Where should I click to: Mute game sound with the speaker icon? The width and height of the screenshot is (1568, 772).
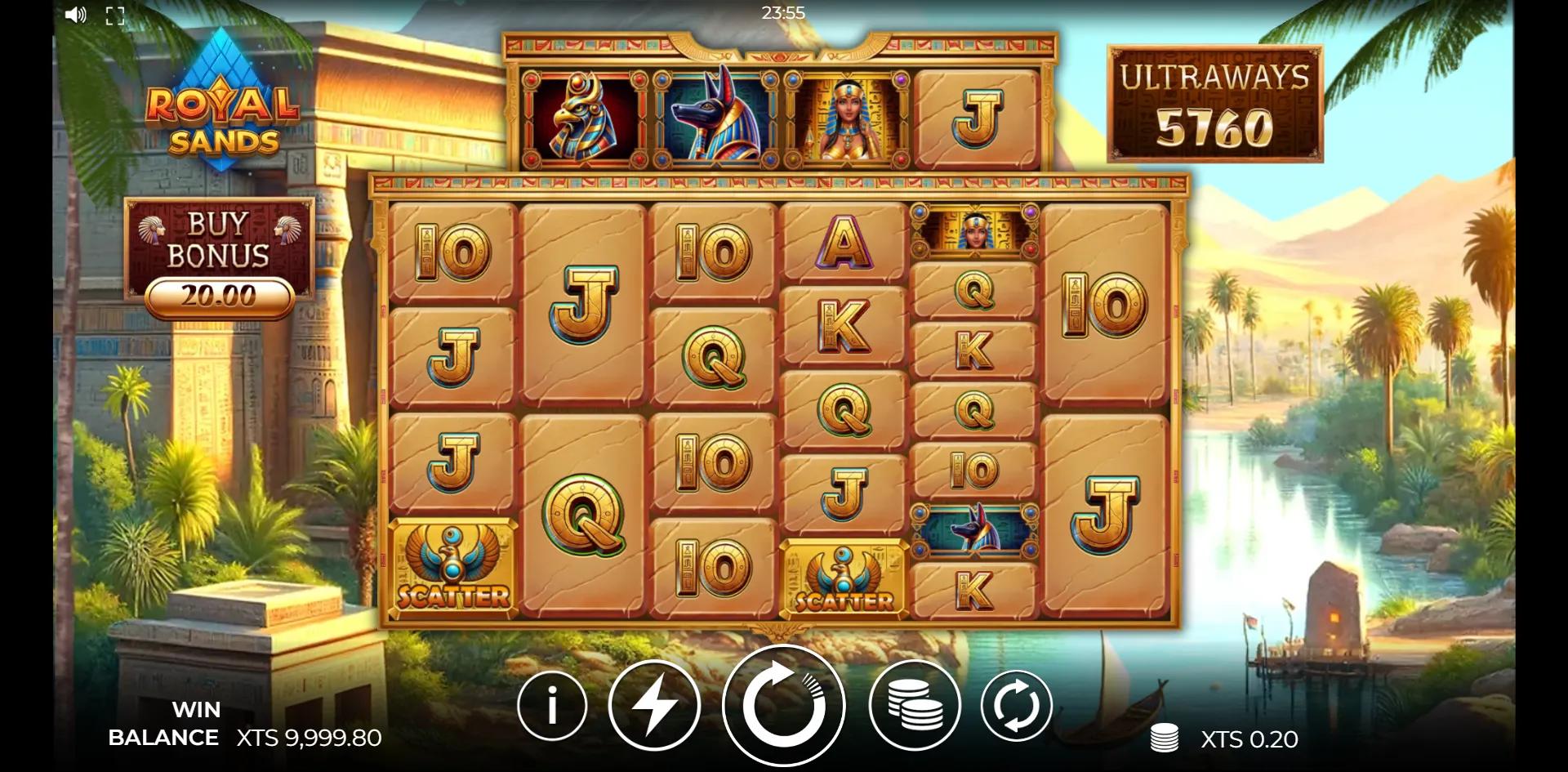76,13
